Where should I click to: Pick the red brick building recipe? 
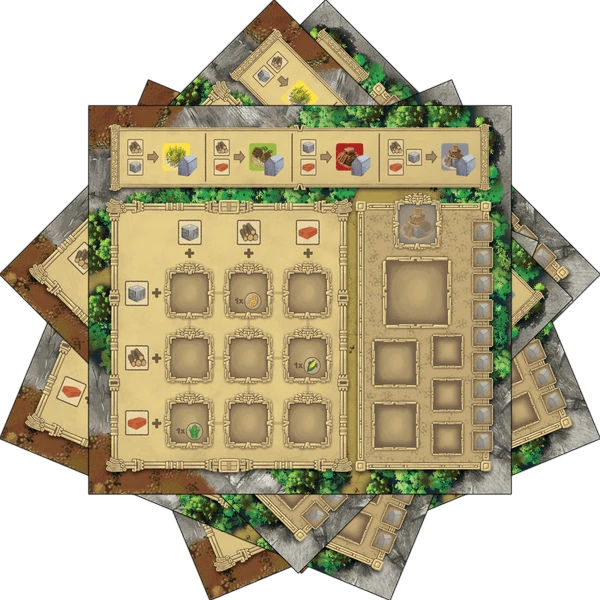point(337,156)
